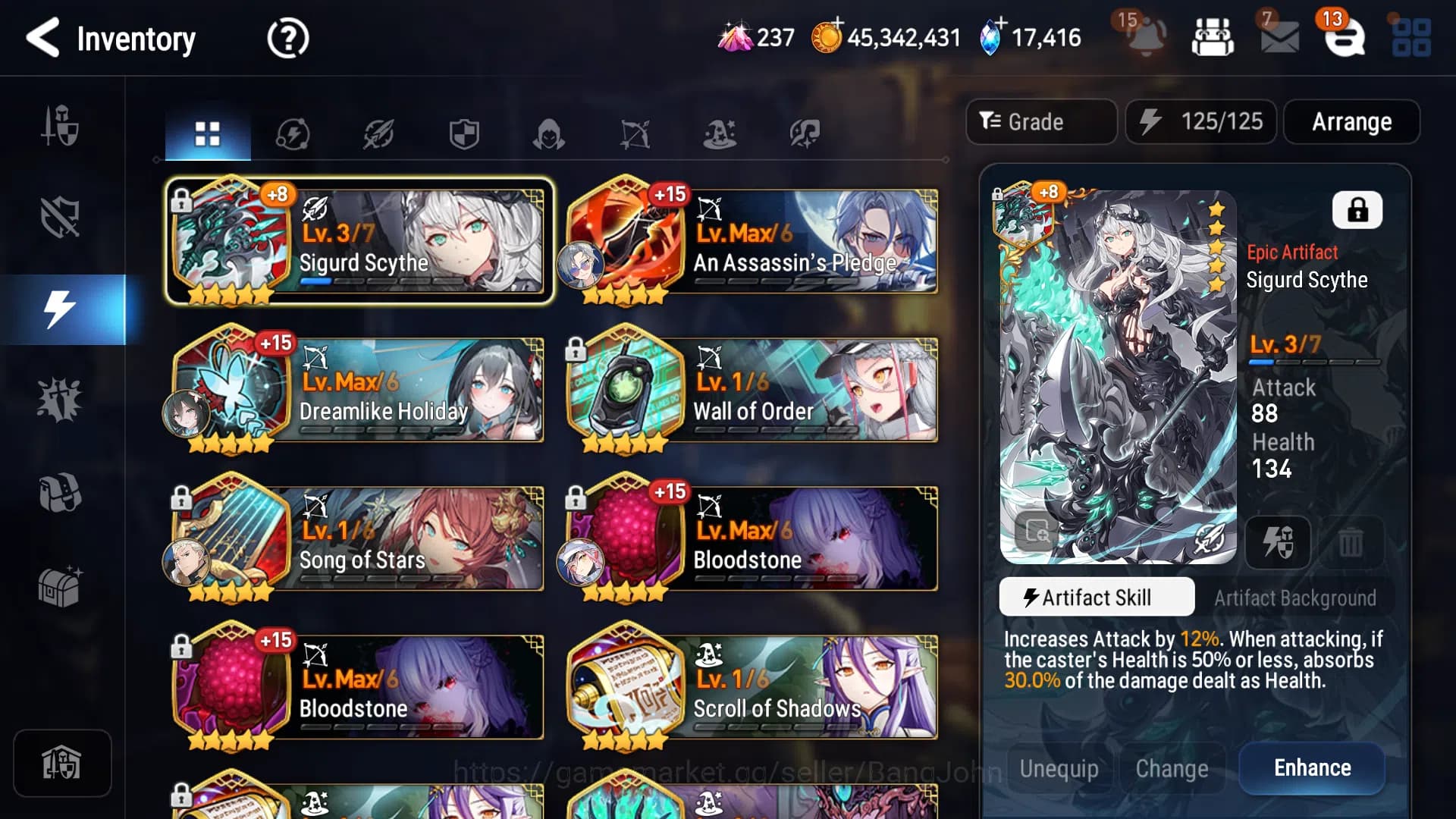Select the An Assassin's Pledge artifact card
The image size is (1456, 819).
pos(751,243)
